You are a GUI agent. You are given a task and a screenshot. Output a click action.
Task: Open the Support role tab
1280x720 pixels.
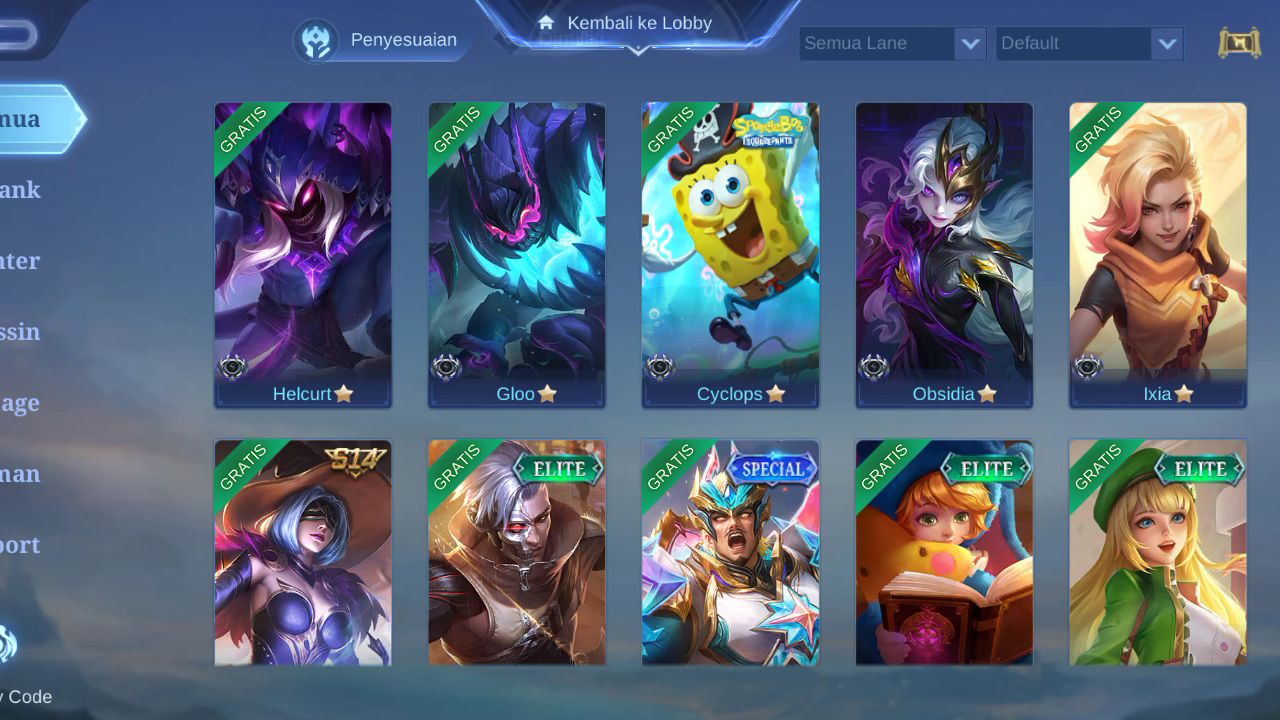(22, 545)
